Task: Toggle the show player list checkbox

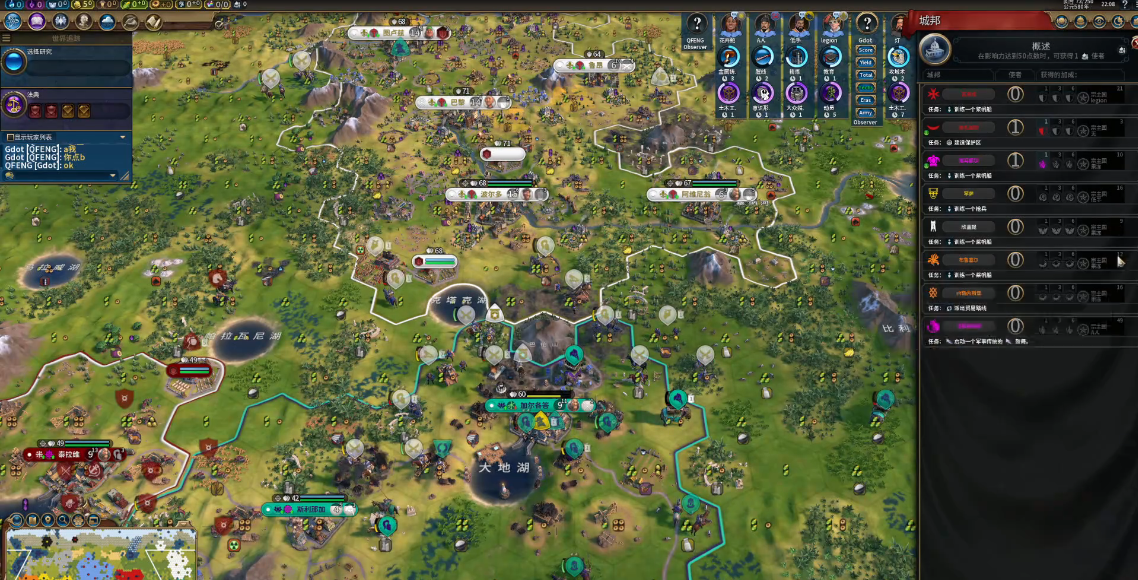Action: coord(10,137)
